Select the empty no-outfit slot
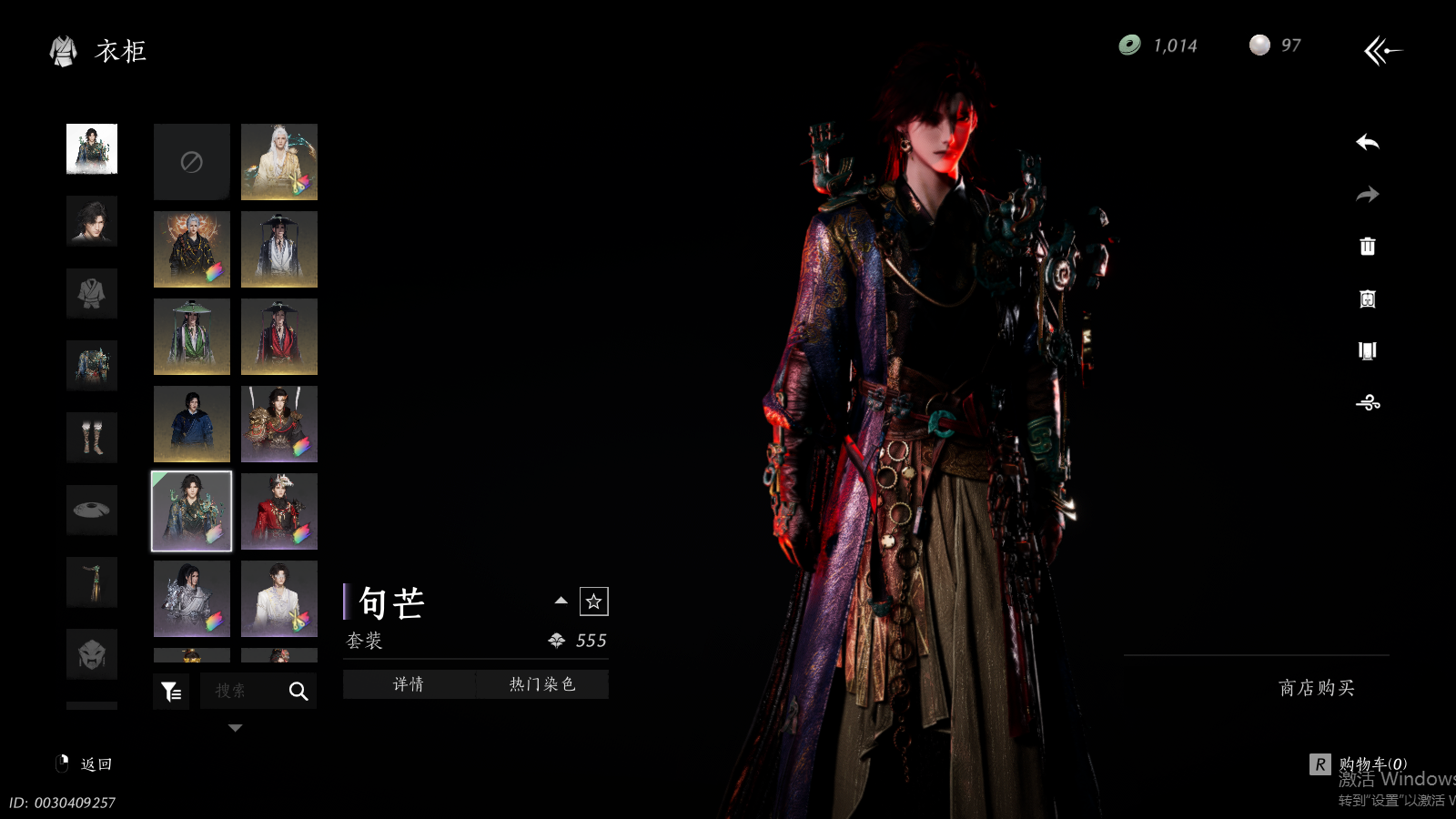Image resolution: width=1456 pixels, height=819 pixels. [x=191, y=162]
